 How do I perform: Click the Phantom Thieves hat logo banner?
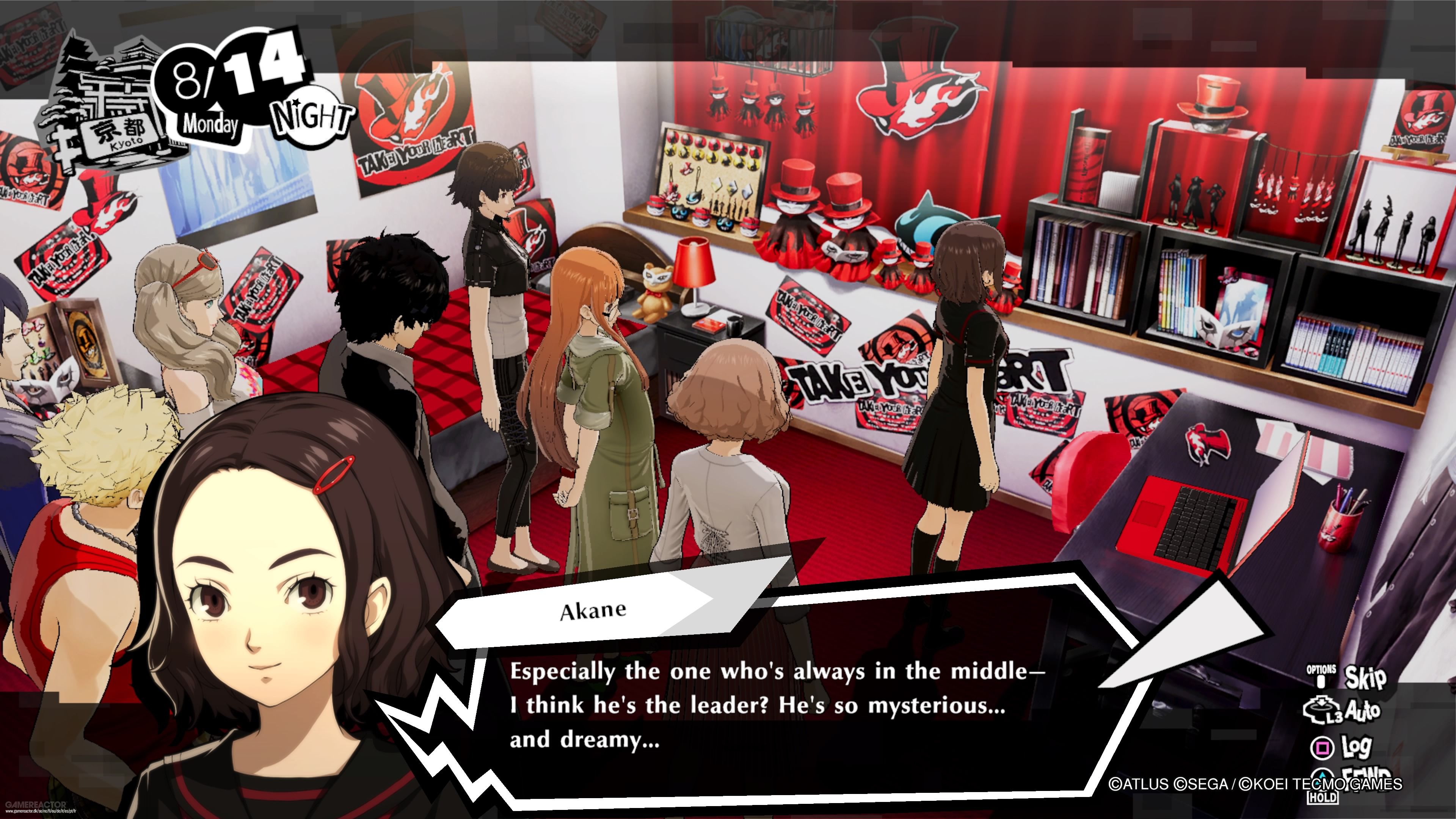point(921,105)
